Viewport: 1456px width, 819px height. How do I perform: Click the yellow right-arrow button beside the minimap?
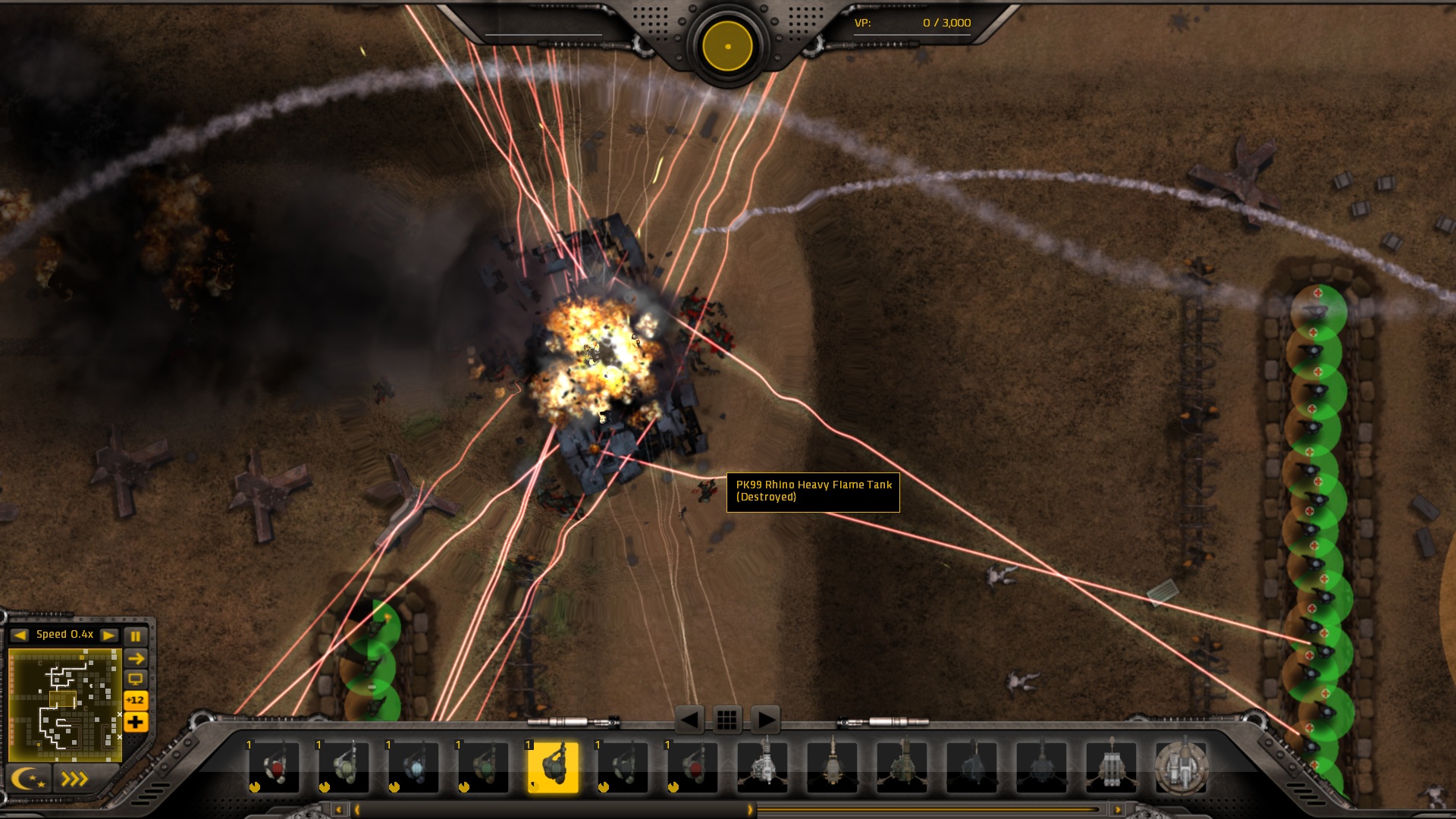(136, 658)
